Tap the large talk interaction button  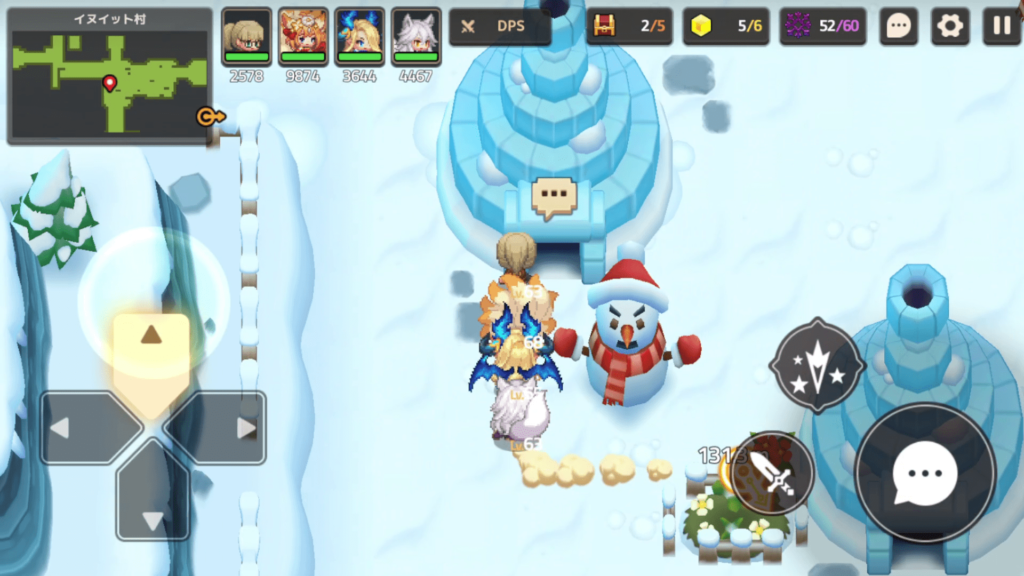926,473
